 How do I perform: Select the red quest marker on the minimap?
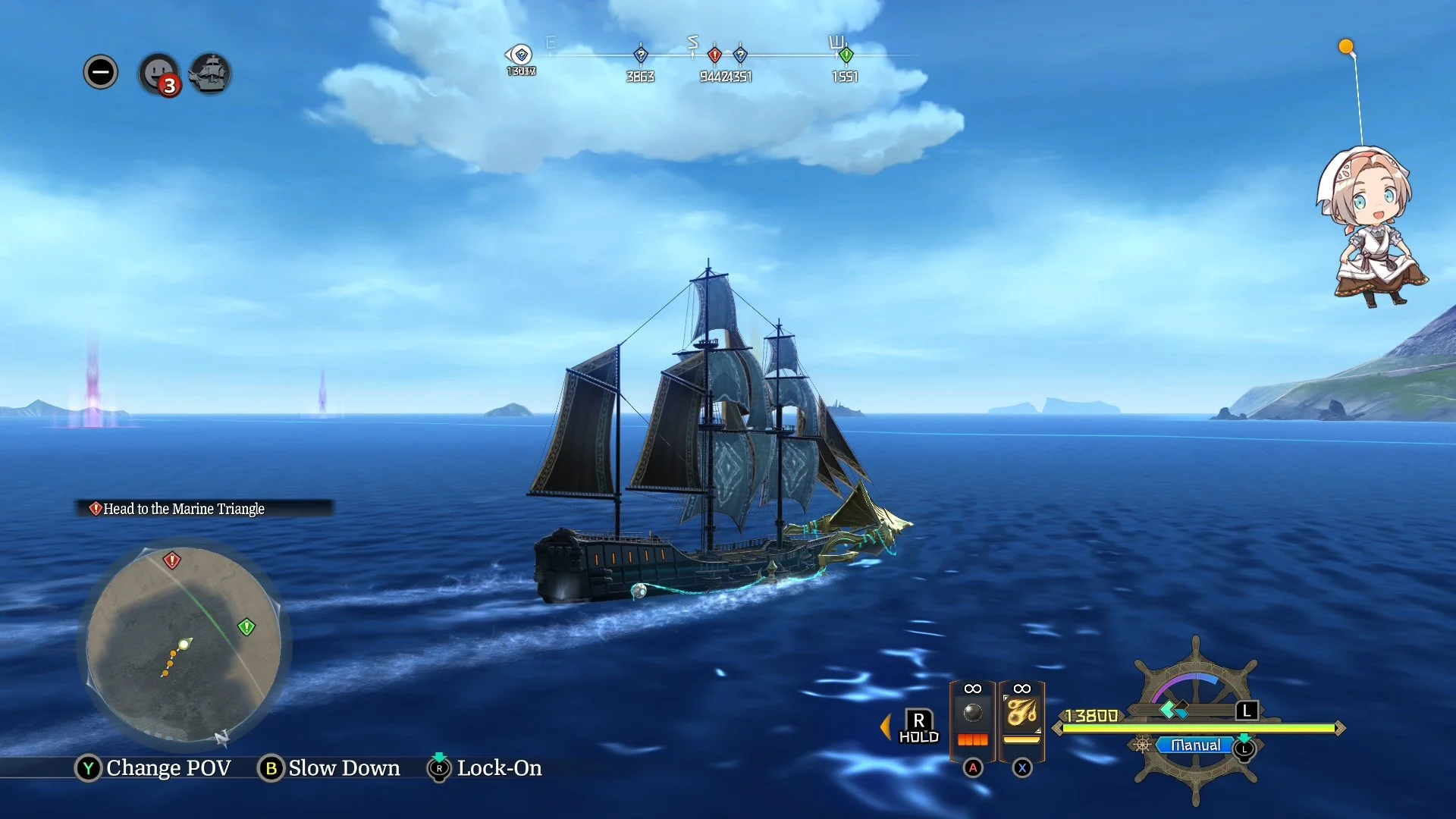click(172, 560)
